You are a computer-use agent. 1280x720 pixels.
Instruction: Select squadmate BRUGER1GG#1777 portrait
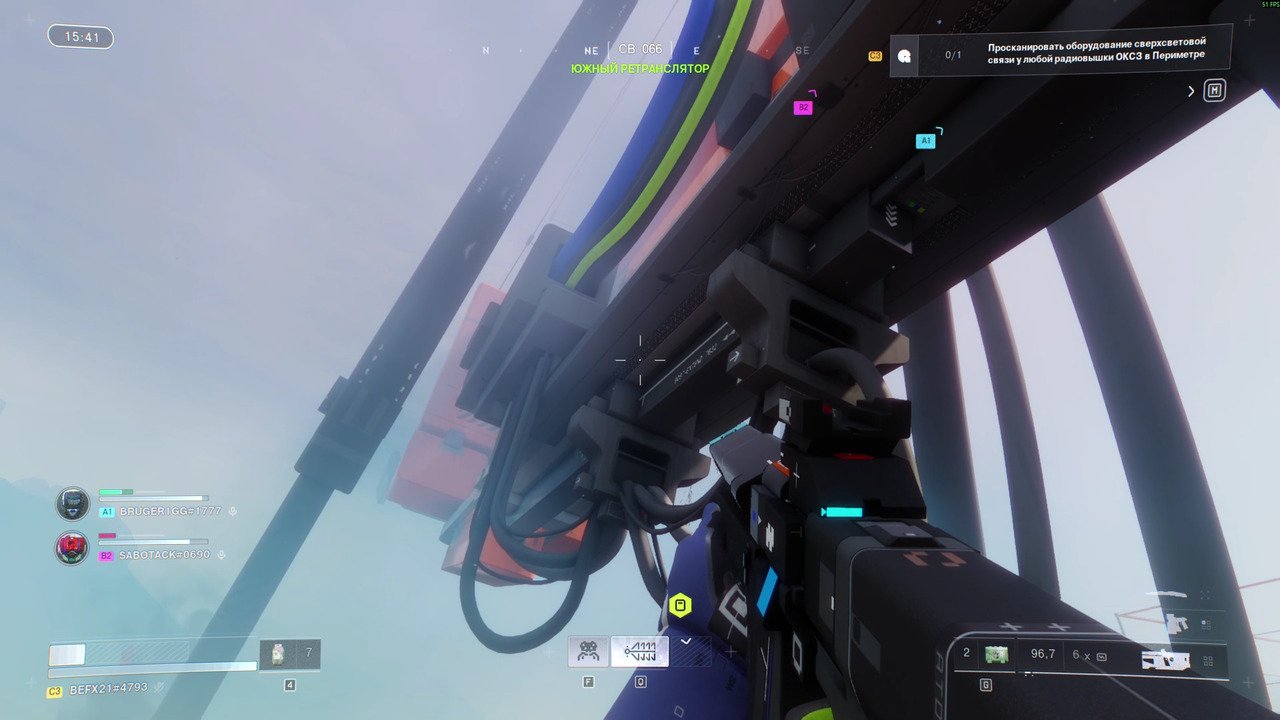click(x=72, y=503)
